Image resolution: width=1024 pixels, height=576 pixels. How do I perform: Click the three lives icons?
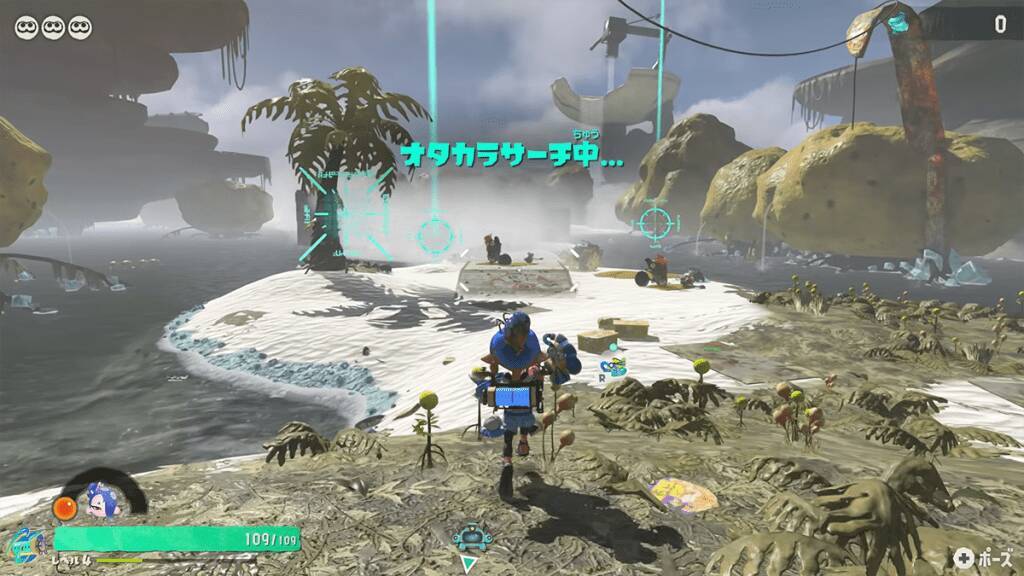coord(53,27)
